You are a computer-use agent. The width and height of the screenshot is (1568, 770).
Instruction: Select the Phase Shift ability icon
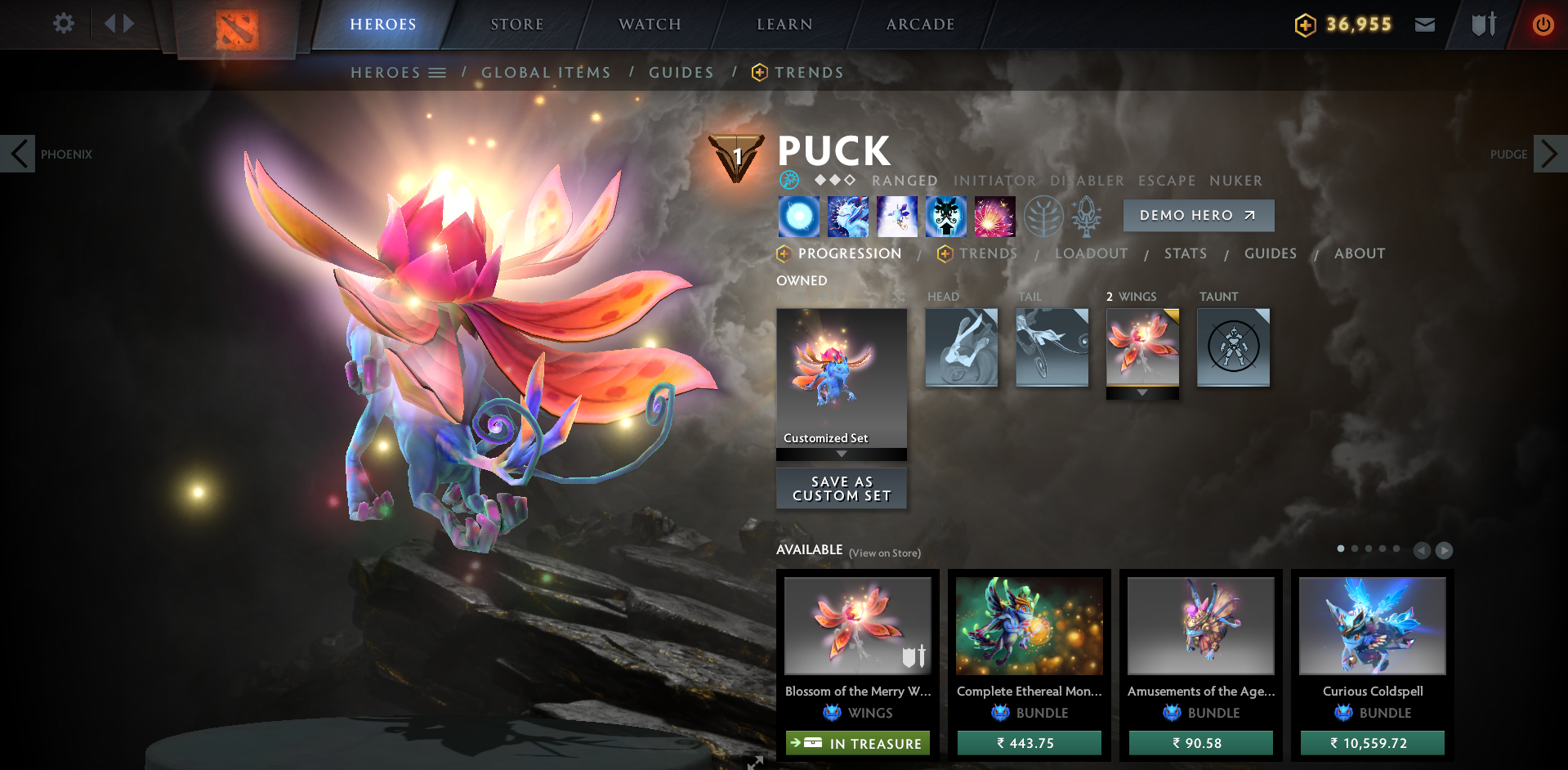coord(897,216)
